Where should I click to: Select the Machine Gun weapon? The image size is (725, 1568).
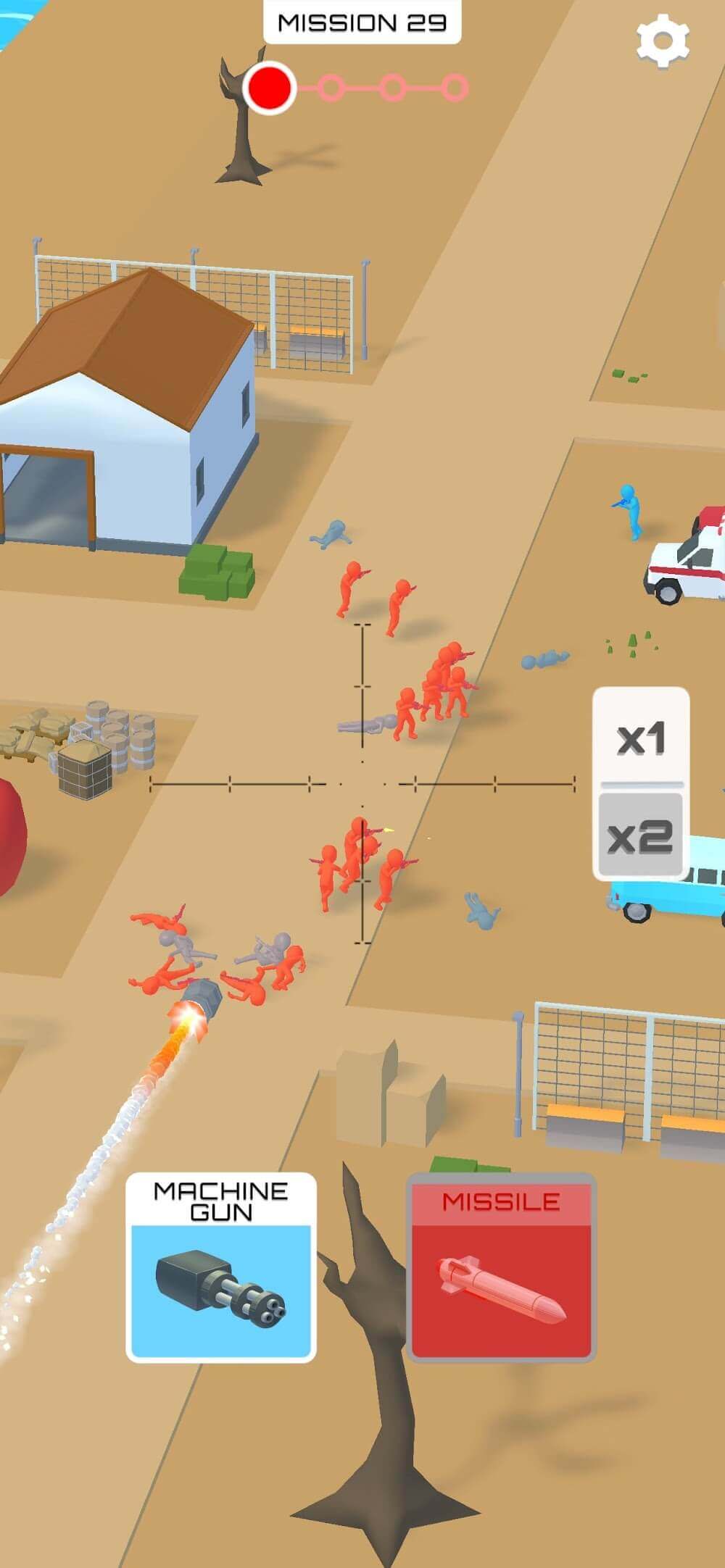tap(221, 1267)
